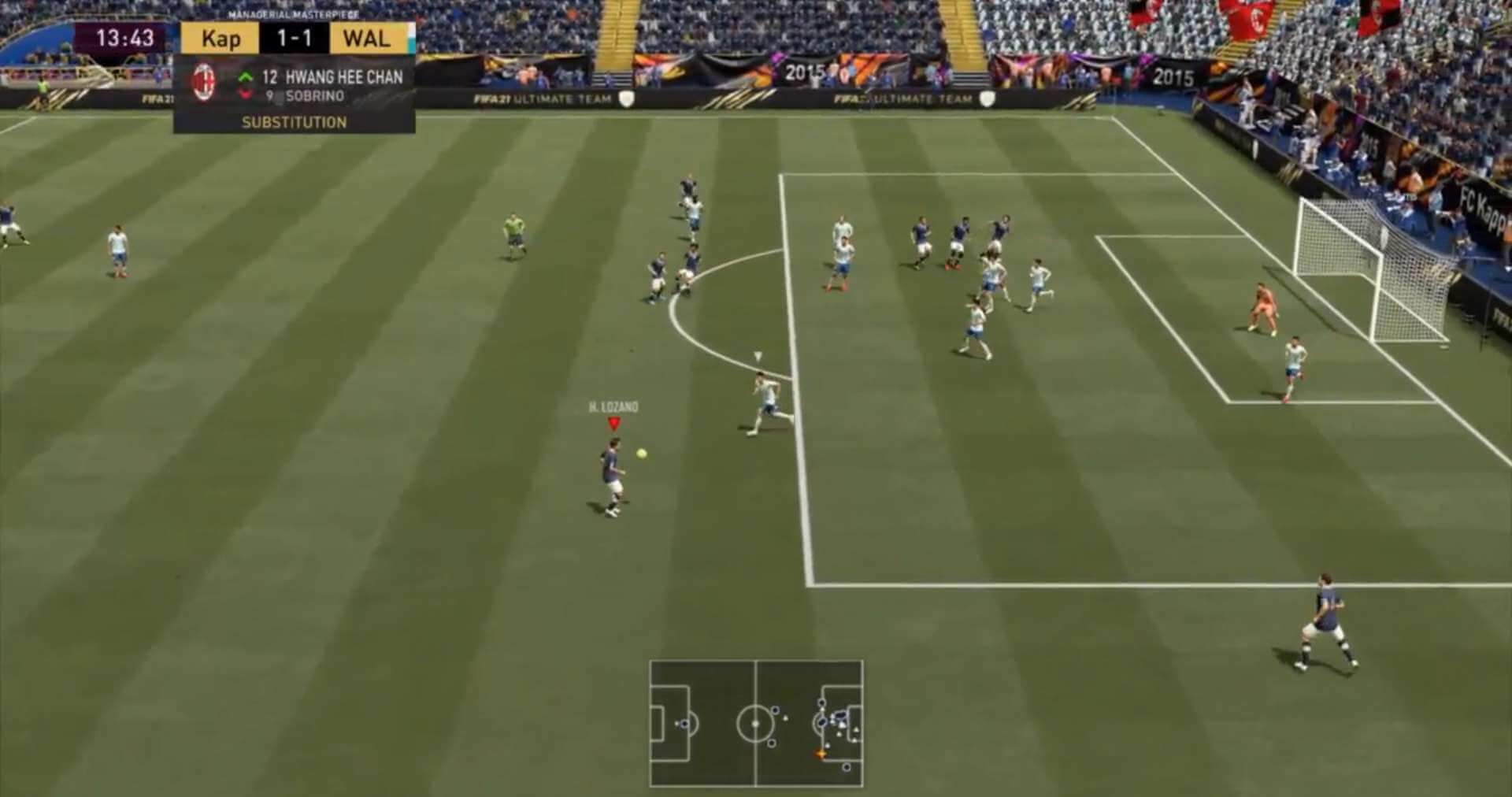Click the 1-1 score display
Viewport: 1512px width, 797px height.
(294, 39)
